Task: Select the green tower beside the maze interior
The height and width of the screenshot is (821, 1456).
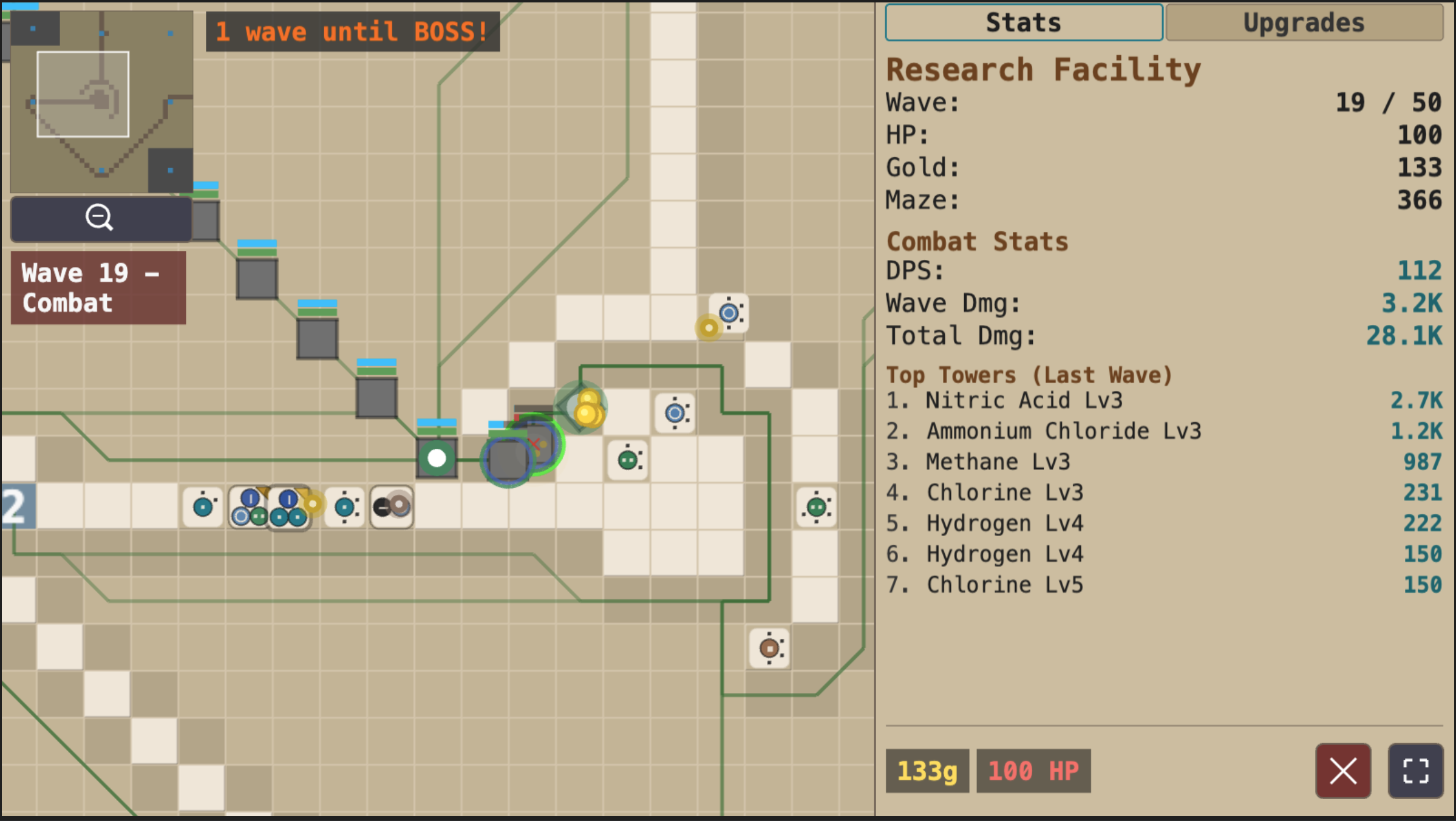Action: click(x=629, y=462)
